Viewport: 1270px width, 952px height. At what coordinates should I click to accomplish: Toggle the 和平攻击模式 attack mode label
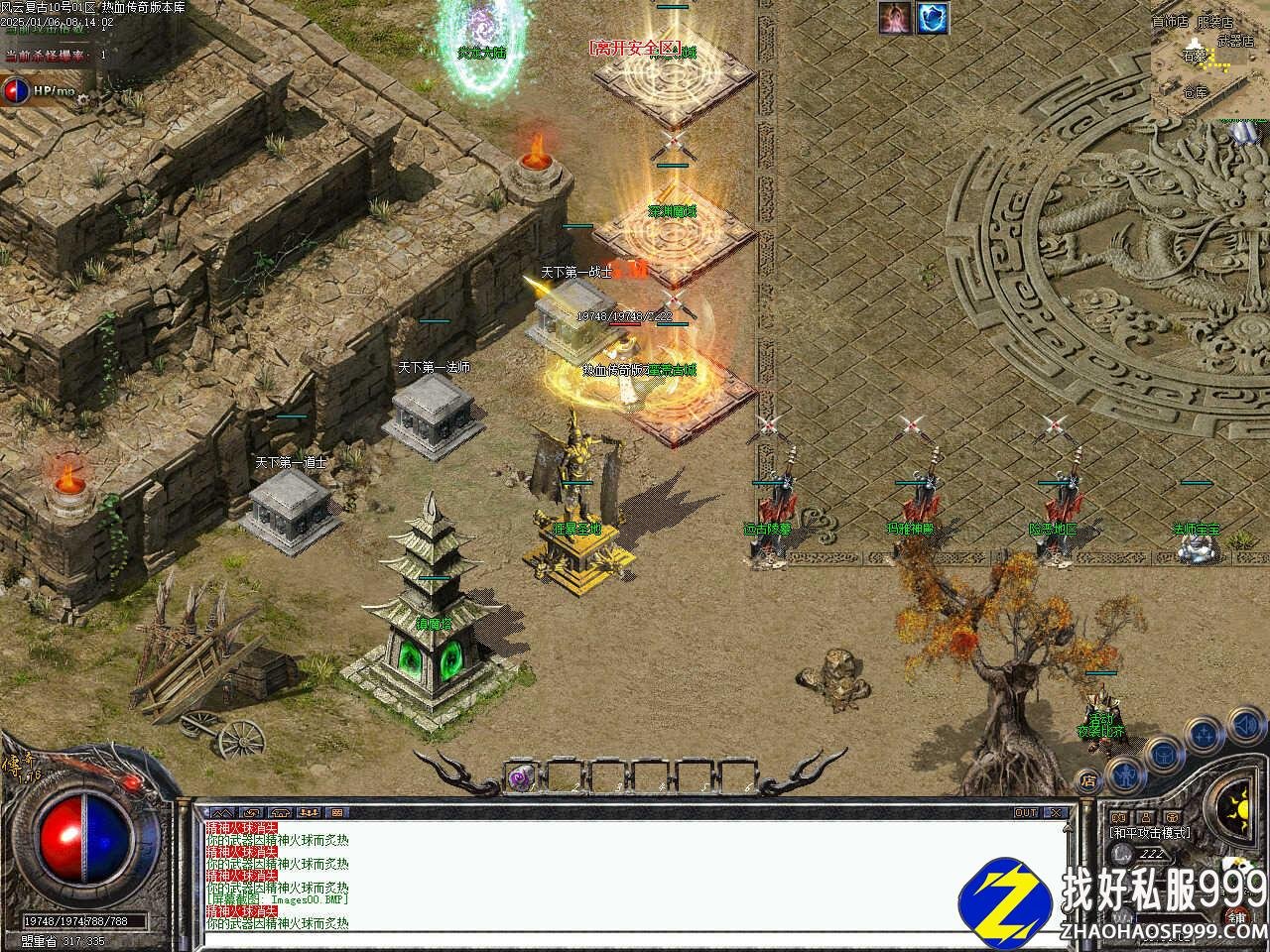point(1151,833)
